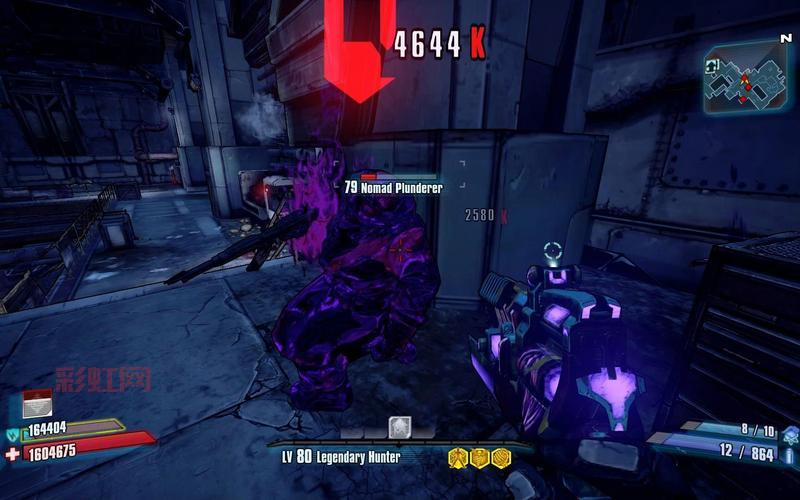Screen dimensions: 800x500
Task: Click the red health cross icon
Action: point(12,453)
